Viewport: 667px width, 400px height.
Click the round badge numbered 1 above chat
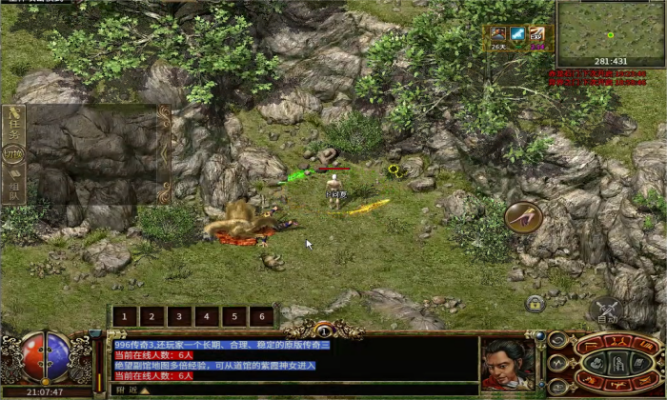pos(324,329)
